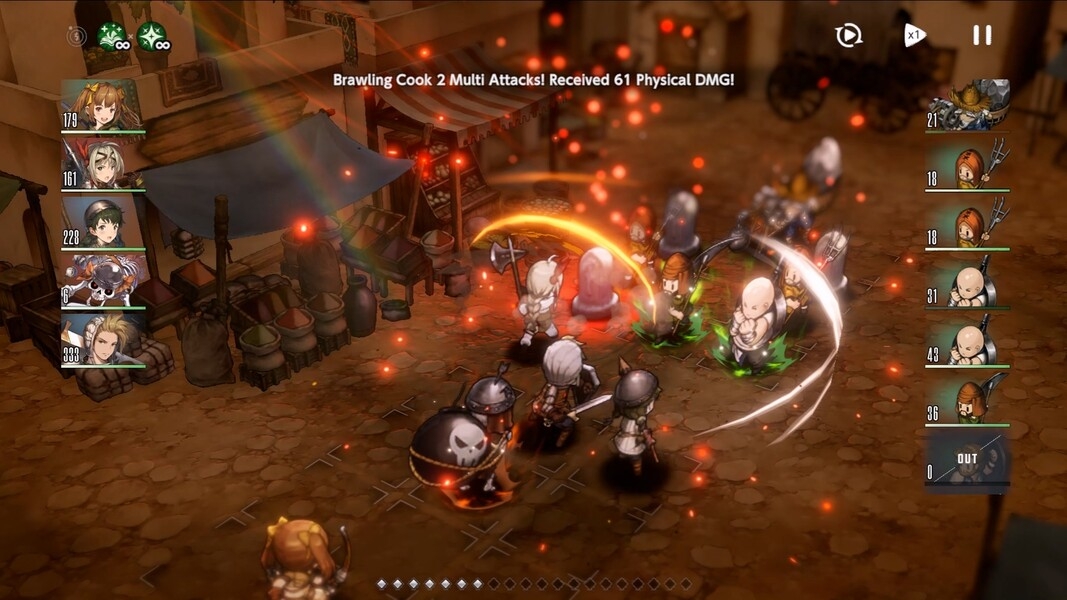Screen dimensions: 1067x600
Task: Toggle auto-battle mode
Action: tap(848, 36)
